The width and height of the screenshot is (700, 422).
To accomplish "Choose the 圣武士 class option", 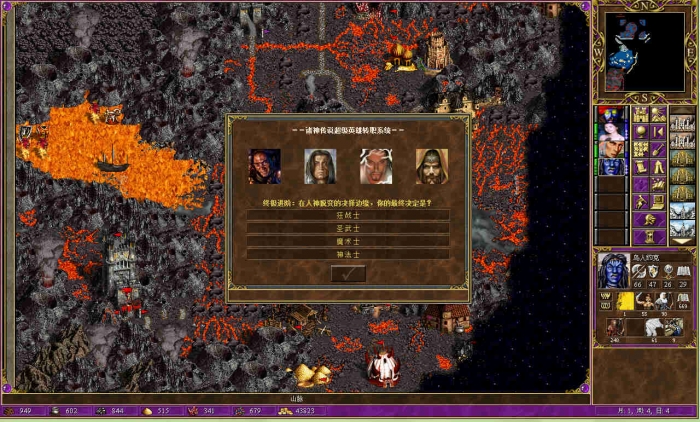I will 347,228.
